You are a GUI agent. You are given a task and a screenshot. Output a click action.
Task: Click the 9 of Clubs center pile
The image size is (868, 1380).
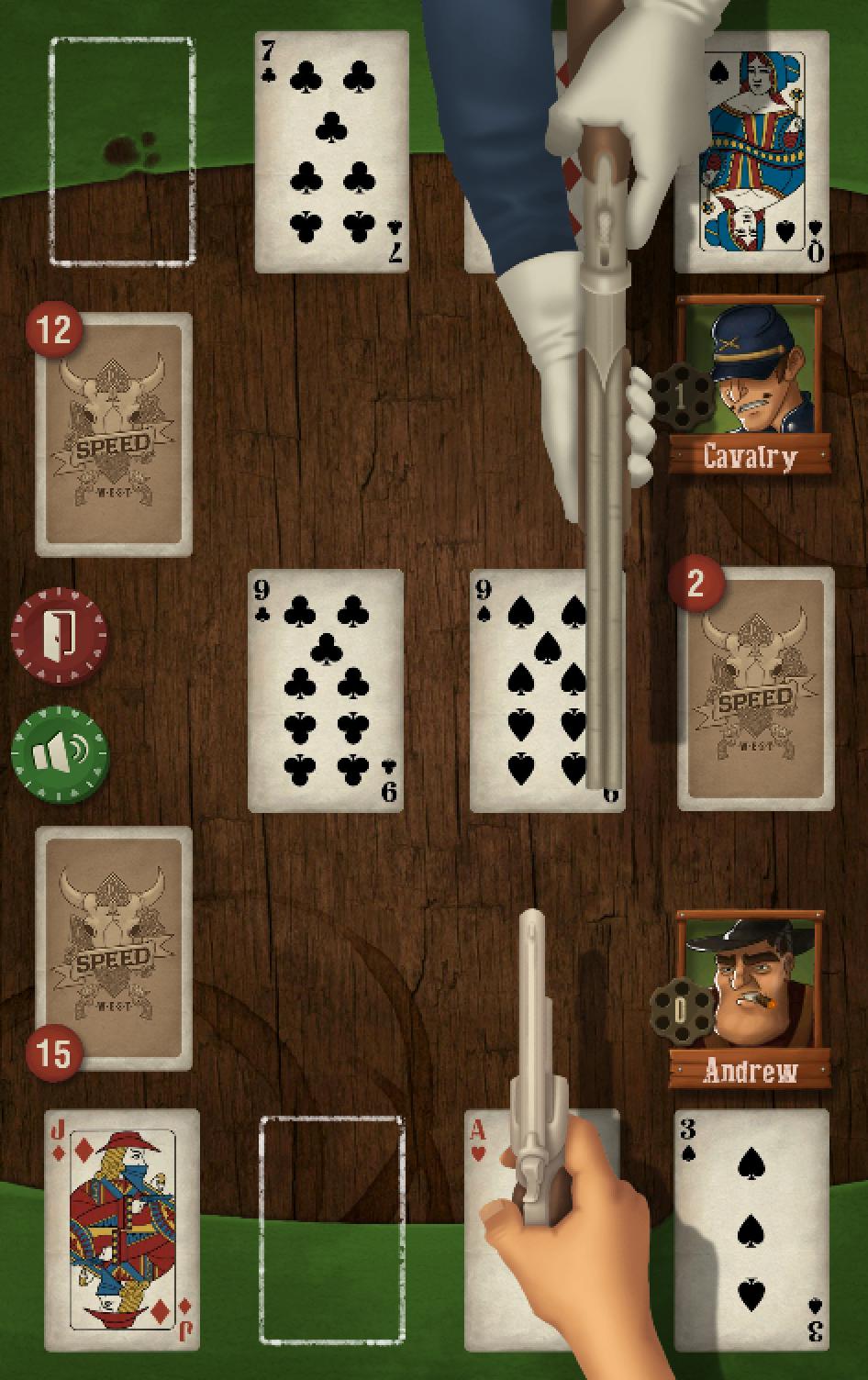pos(326,690)
